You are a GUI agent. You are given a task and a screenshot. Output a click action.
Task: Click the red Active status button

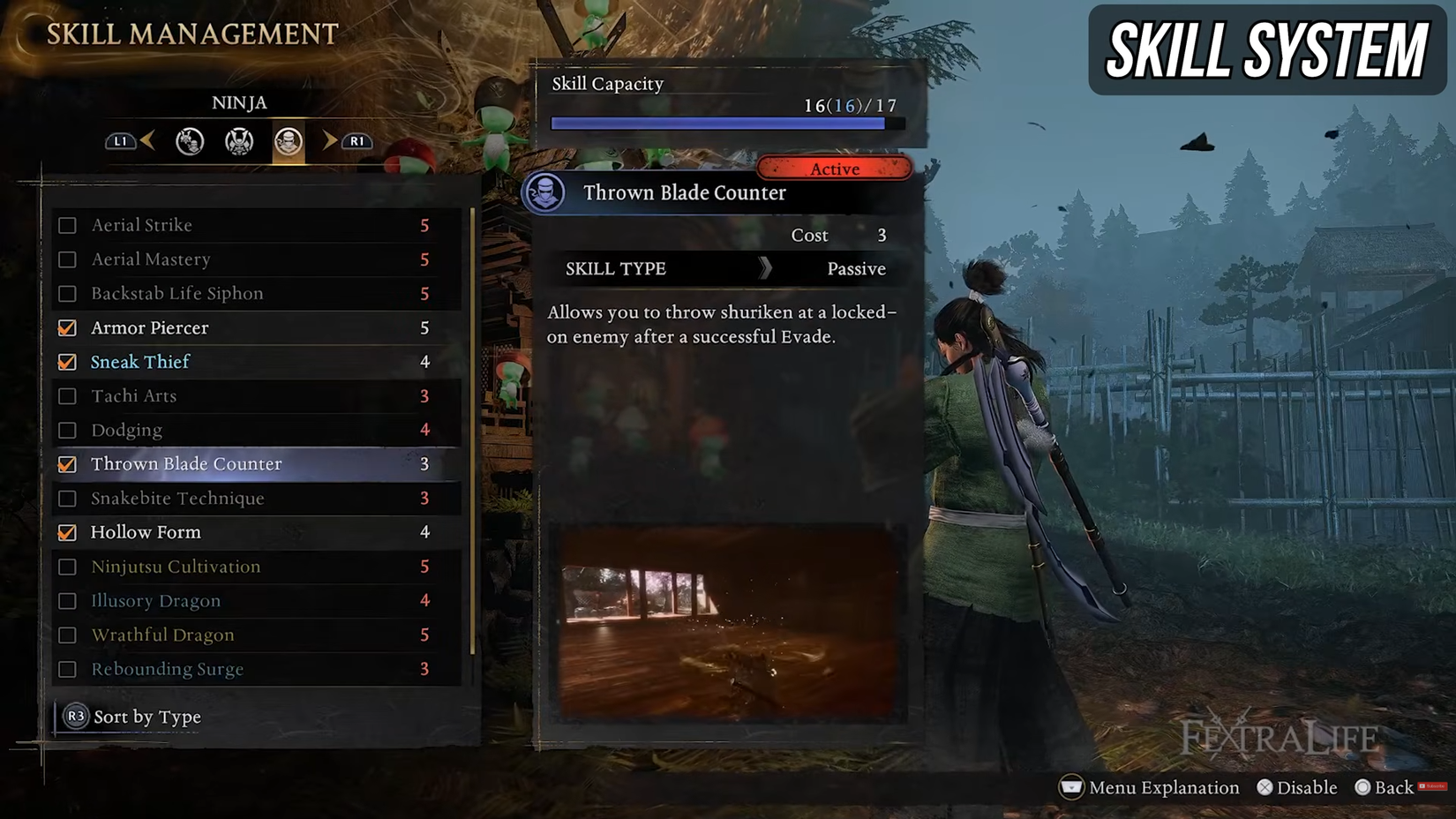pos(834,169)
